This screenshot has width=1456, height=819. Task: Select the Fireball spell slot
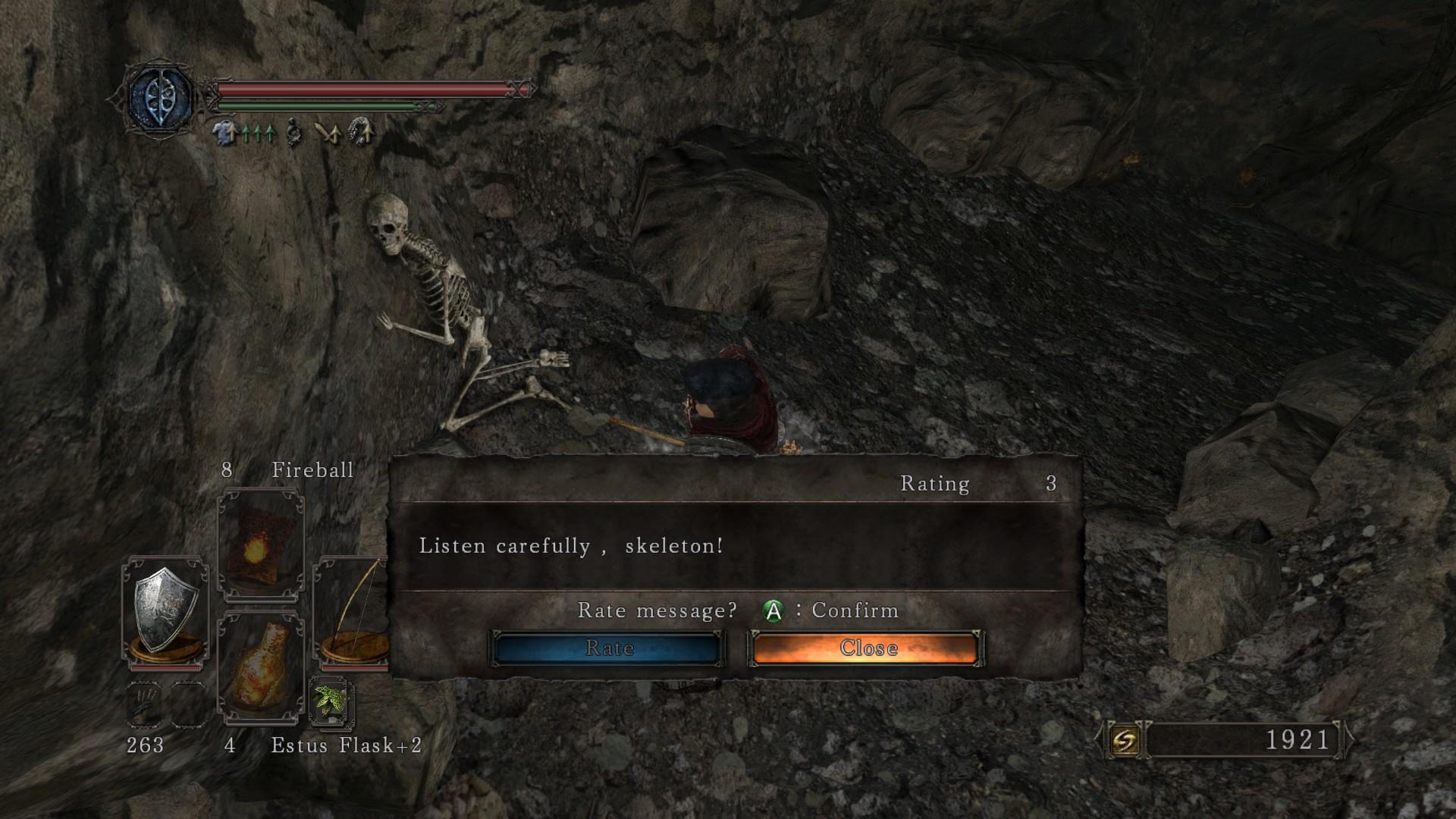pos(260,544)
